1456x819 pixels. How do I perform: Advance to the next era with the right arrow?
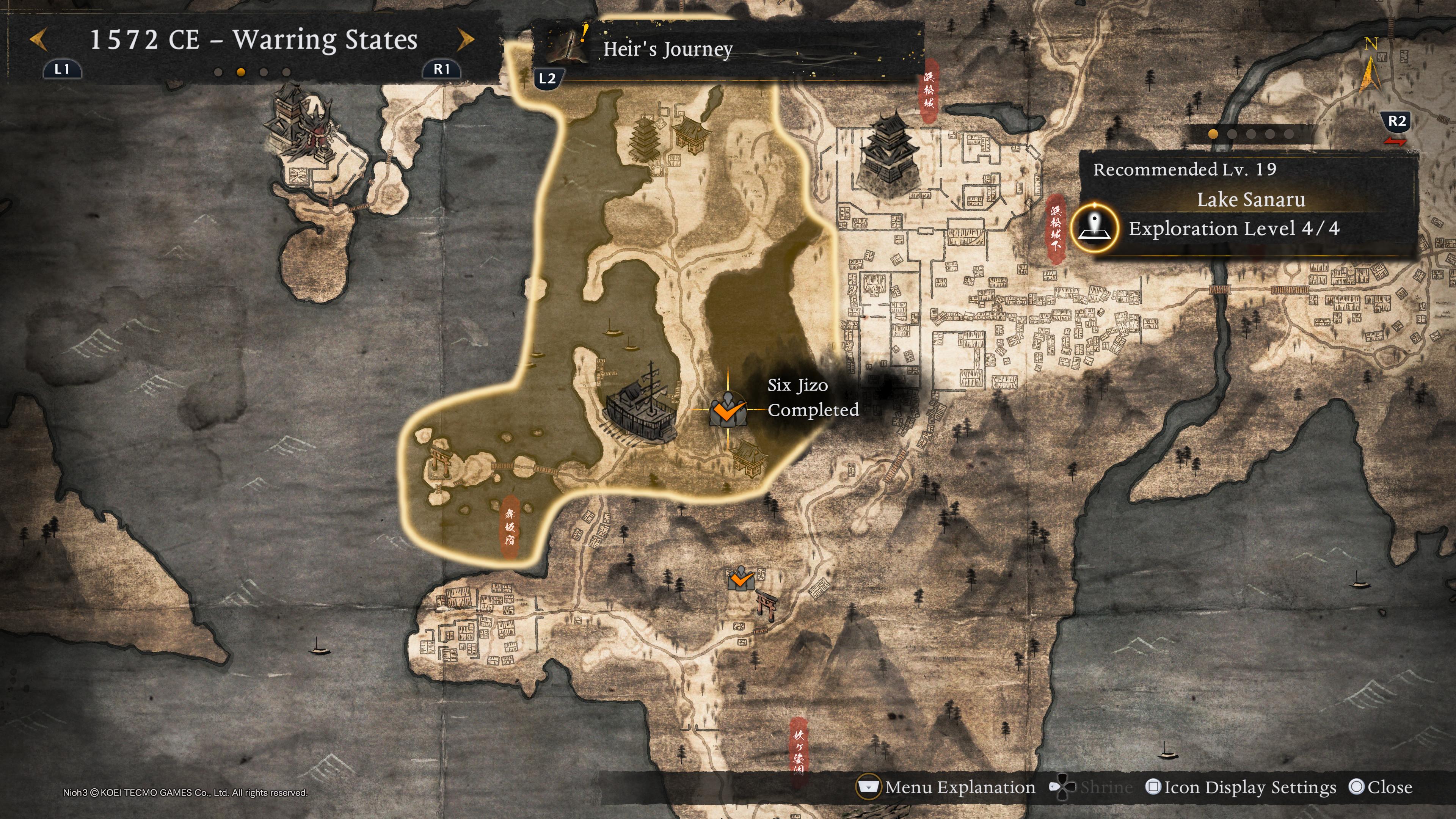(465, 40)
